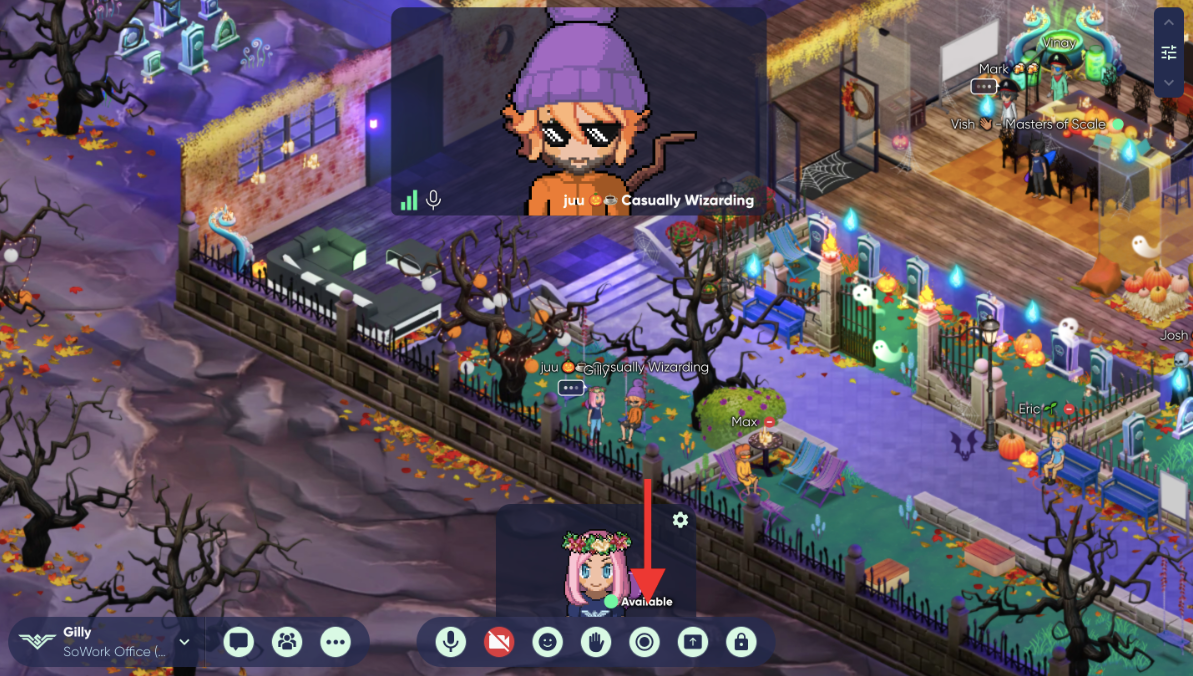Click the circular record button
Viewport: 1193px width, 676px height.
click(644, 642)
